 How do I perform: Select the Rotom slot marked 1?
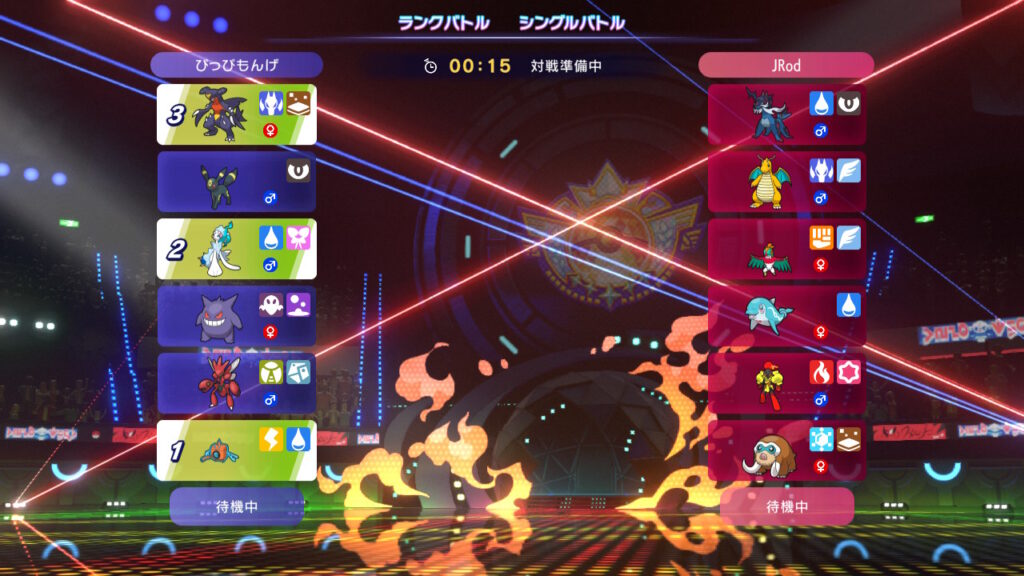pos(236,450)
